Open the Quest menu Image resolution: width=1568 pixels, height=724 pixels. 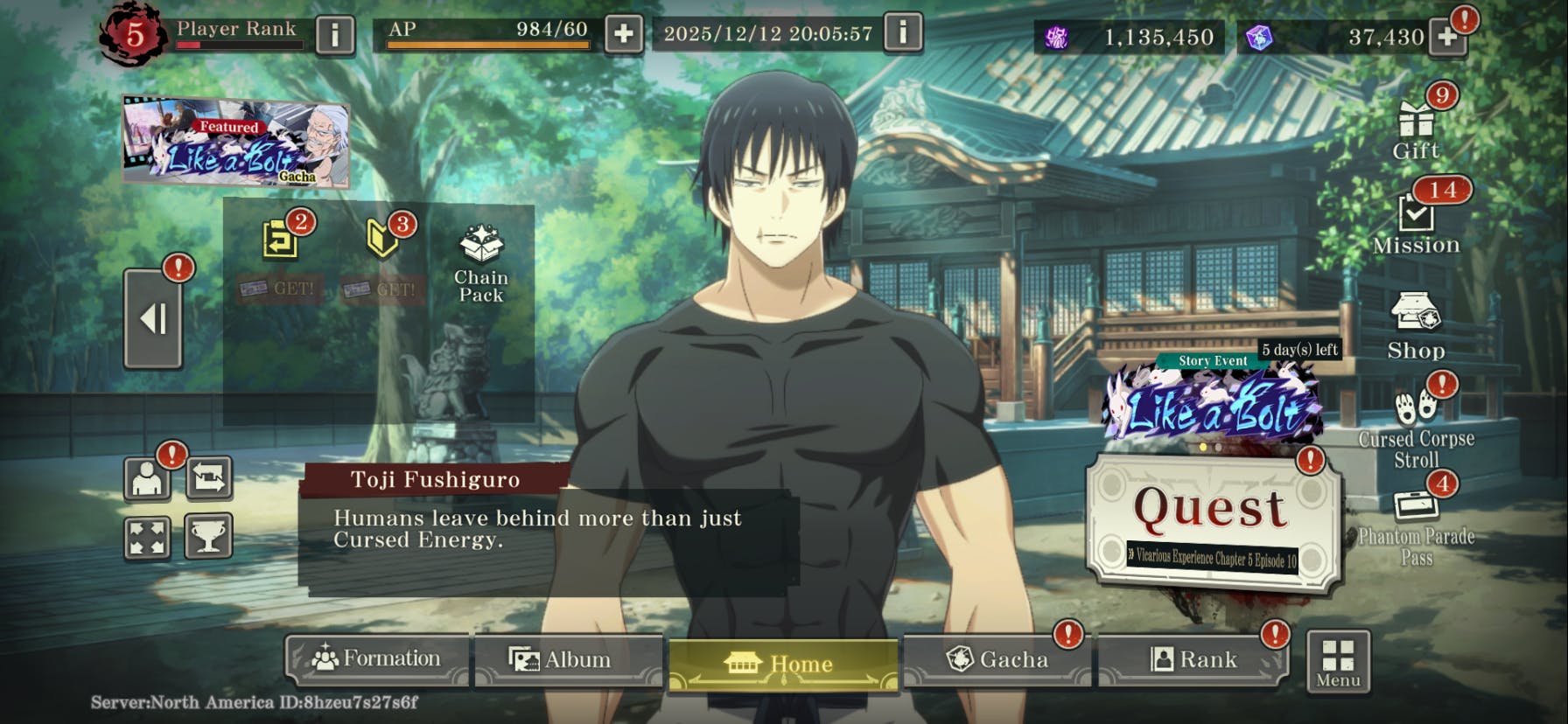[x=1212, y=521]
